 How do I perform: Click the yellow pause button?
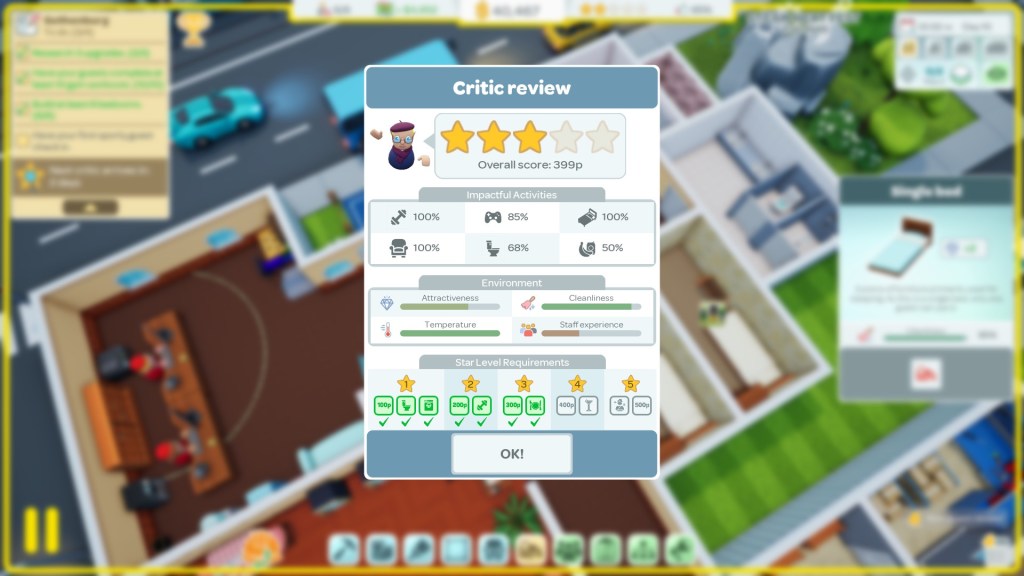[42, 529]
